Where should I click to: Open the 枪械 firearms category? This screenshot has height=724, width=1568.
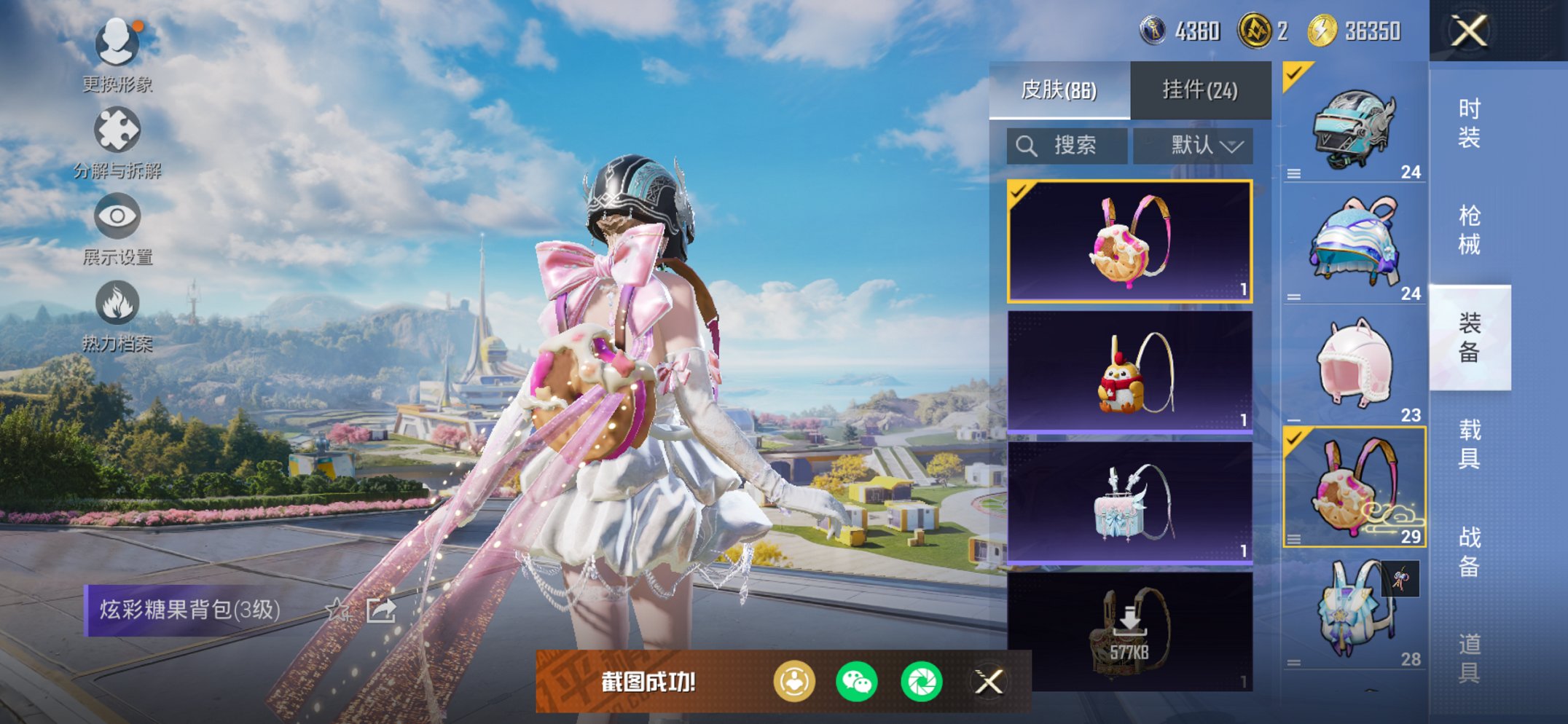(1469, 230)
